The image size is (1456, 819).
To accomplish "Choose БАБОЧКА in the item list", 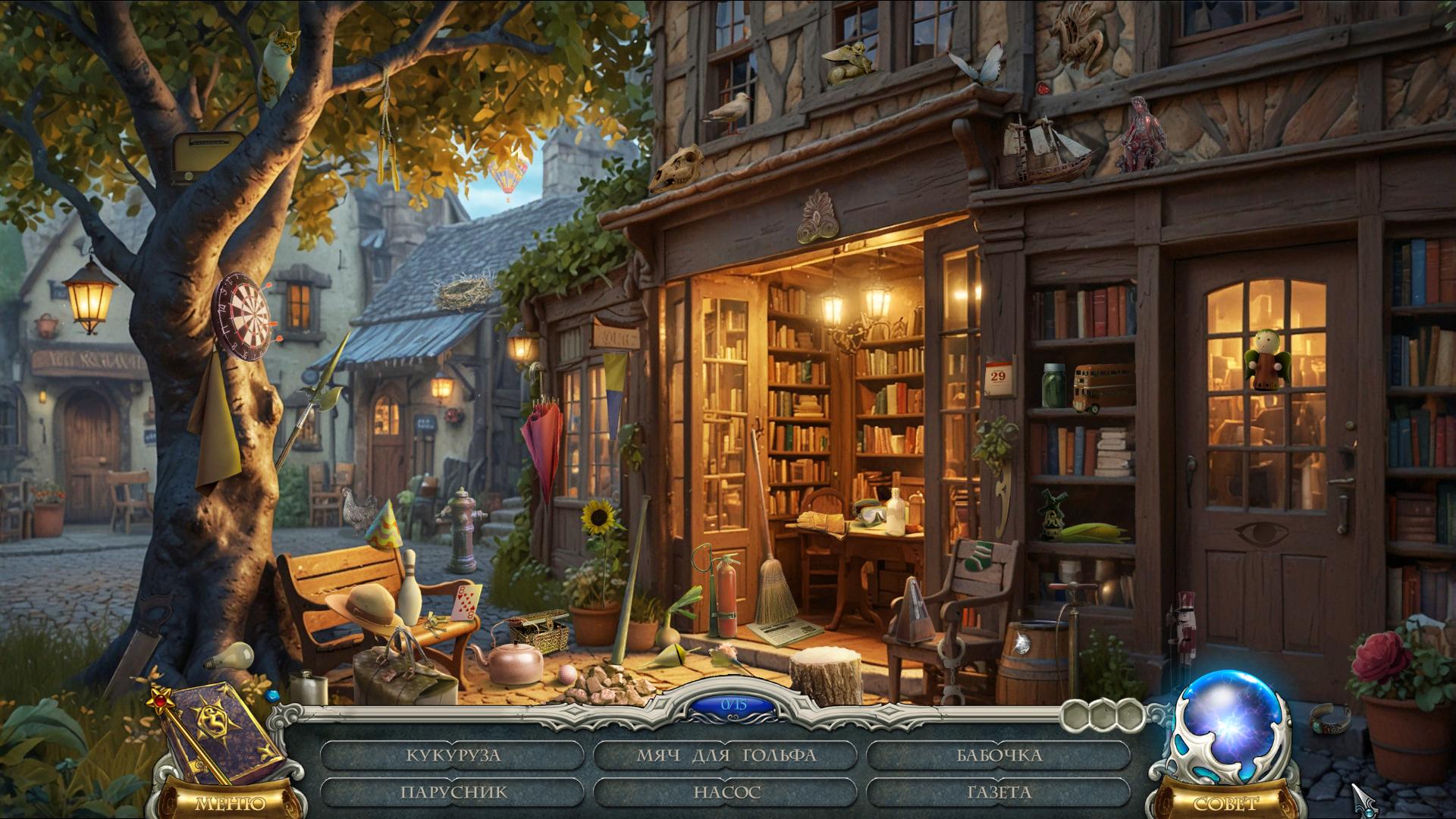I will pyautogui.click(x=999, y=755).
